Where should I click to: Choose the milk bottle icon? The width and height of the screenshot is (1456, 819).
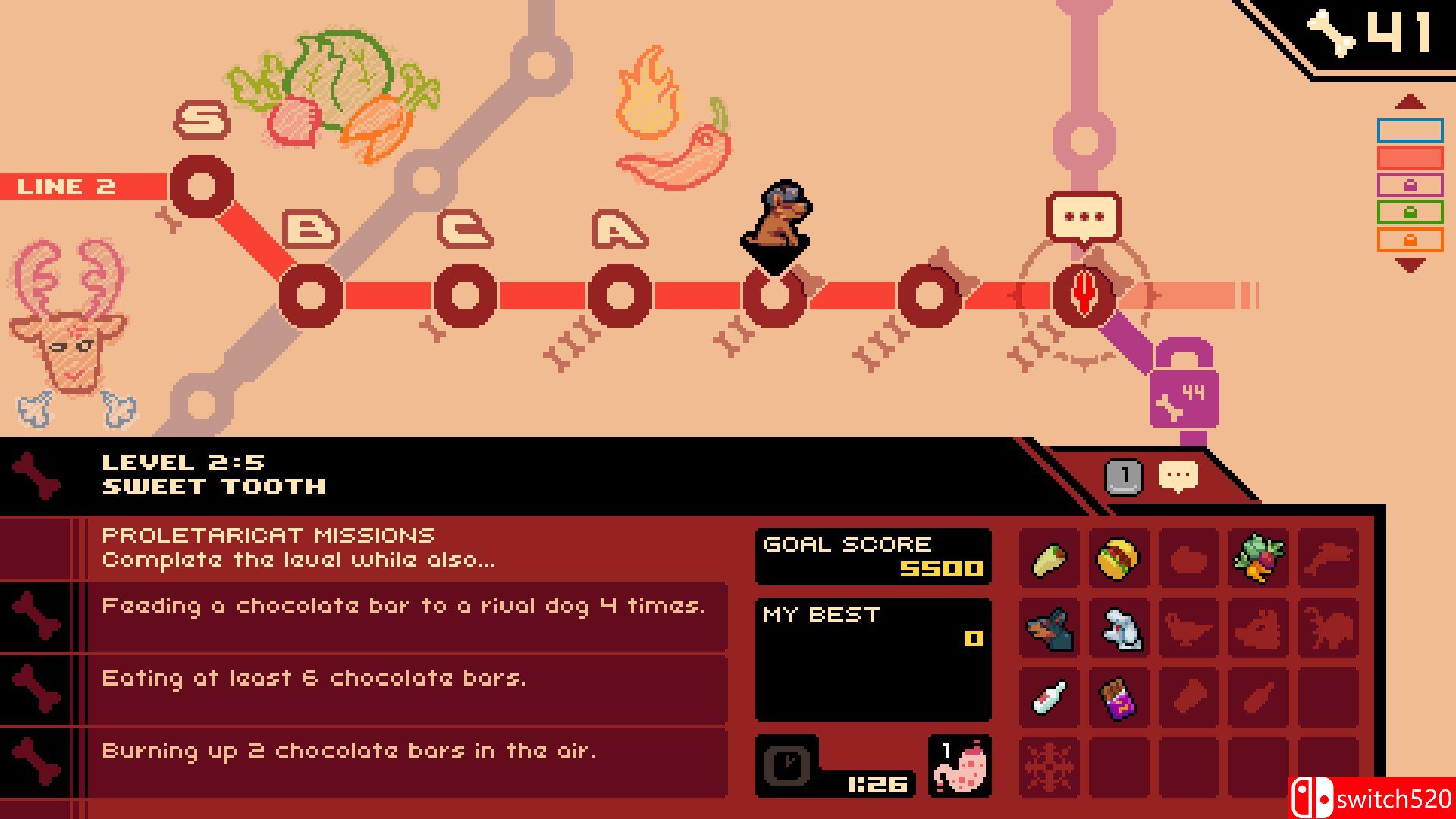click(1050, 698)
